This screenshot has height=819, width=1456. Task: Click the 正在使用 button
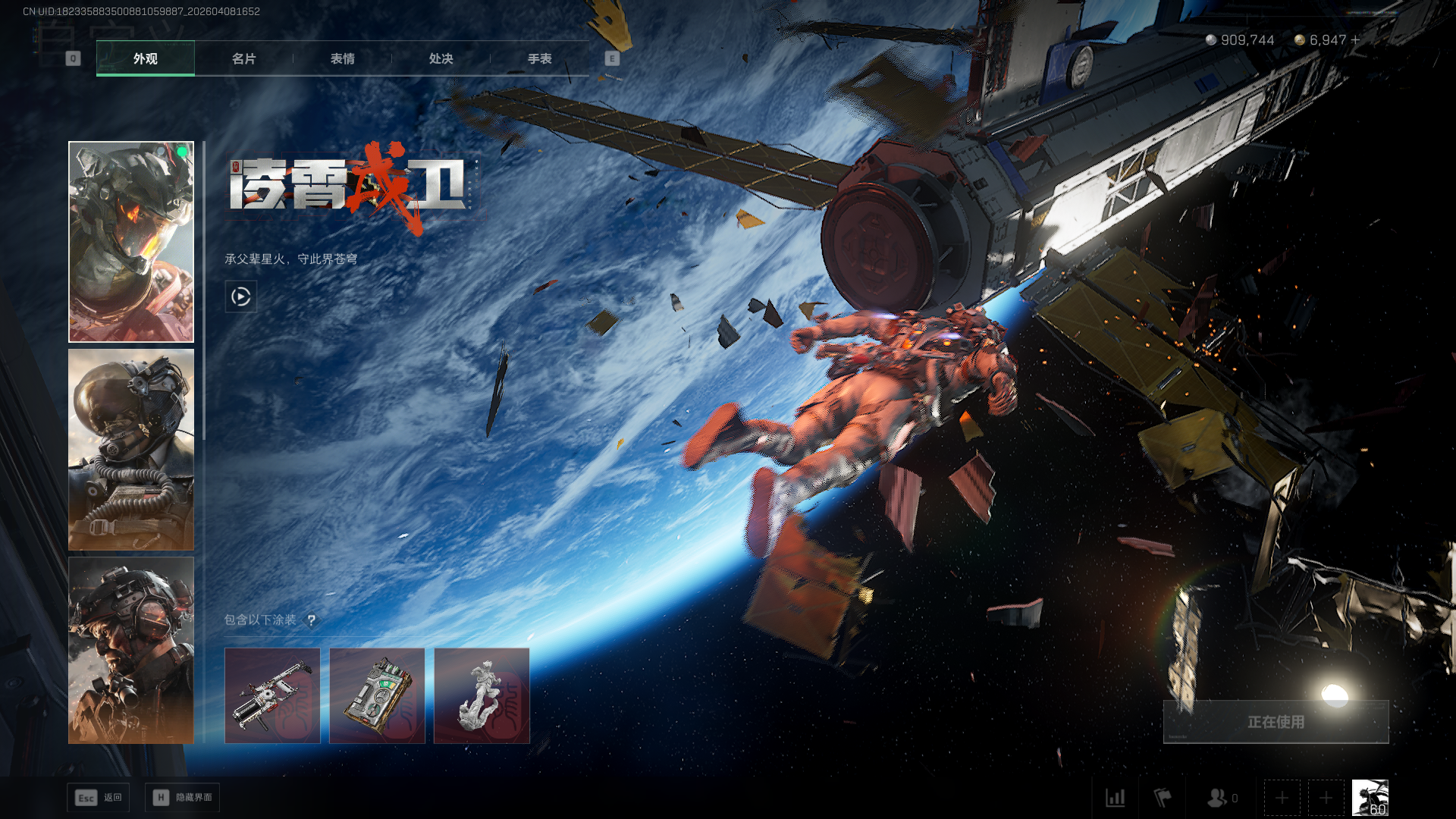1276,722
